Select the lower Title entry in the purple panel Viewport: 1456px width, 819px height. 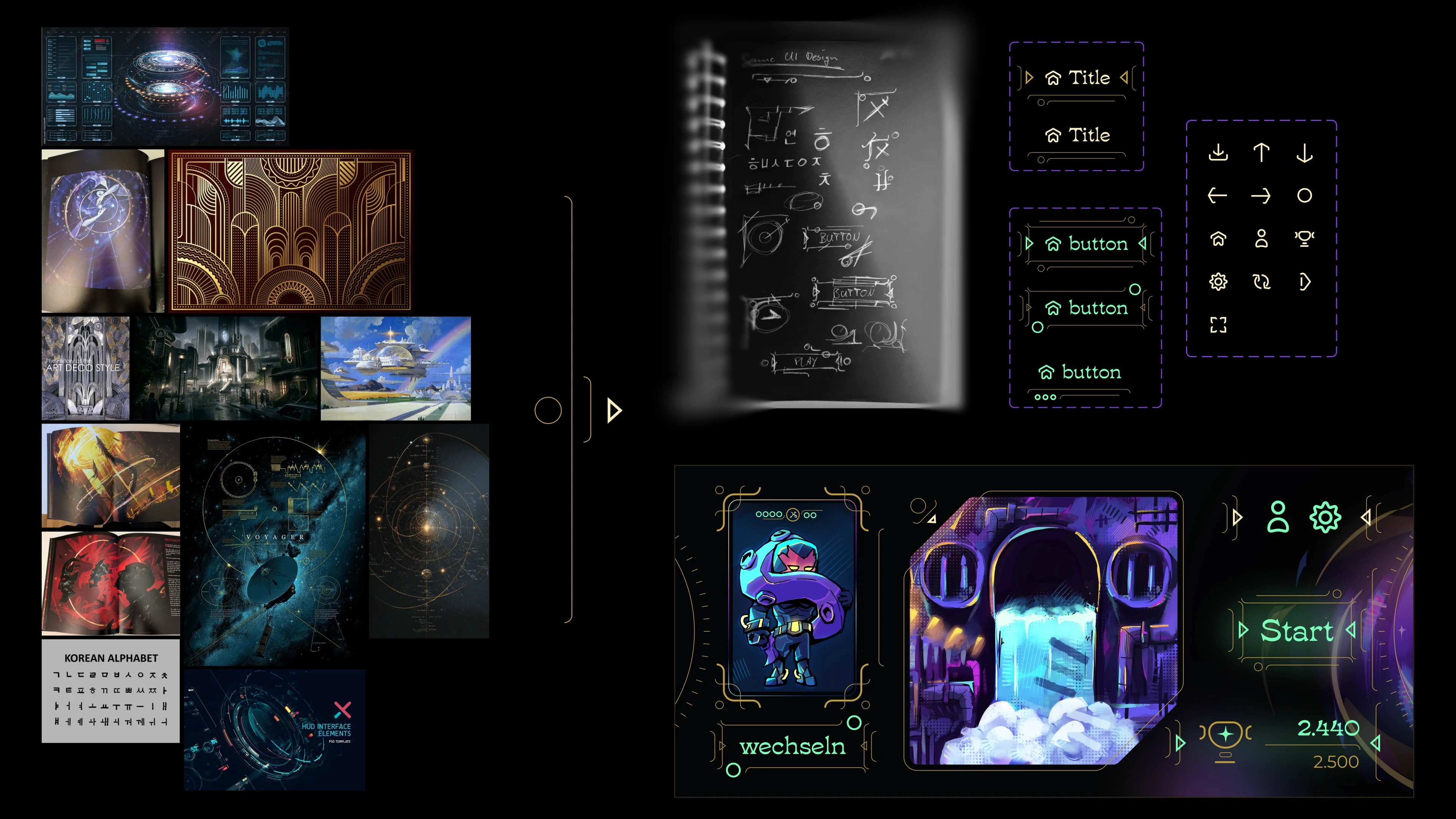[1090, 135]
